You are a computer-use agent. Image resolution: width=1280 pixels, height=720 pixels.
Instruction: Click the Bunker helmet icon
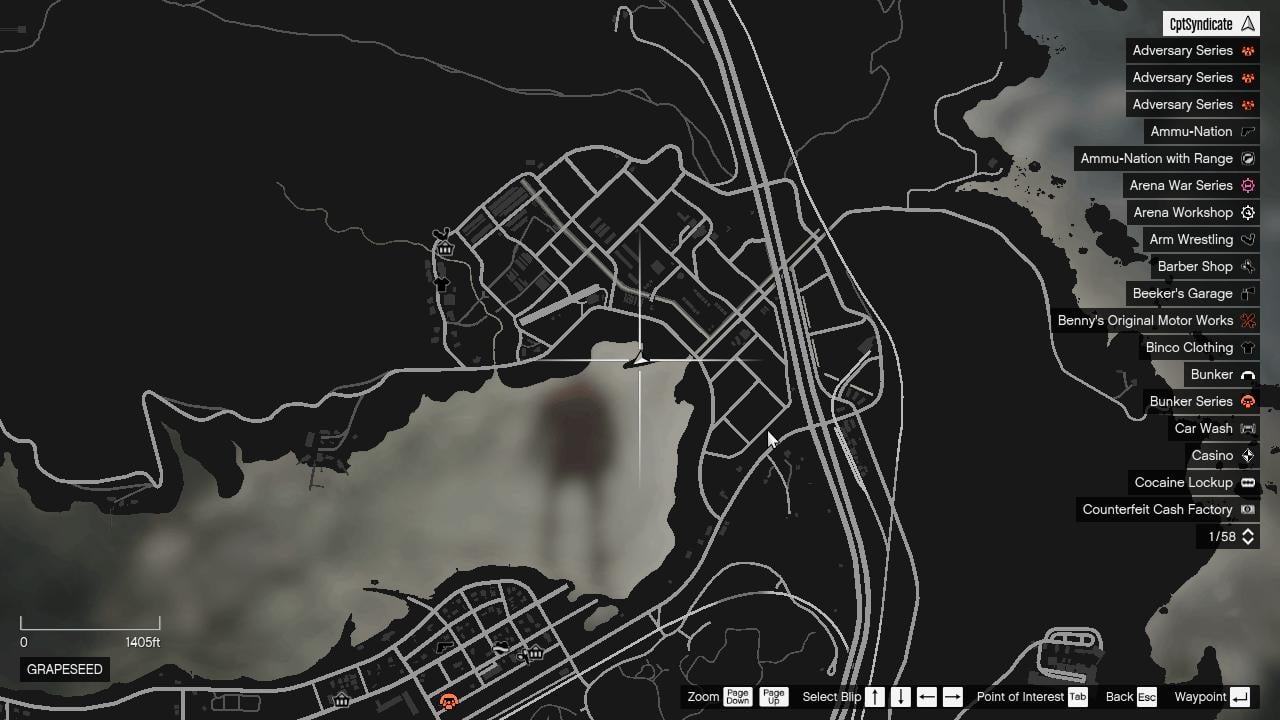click(1247, 374)
